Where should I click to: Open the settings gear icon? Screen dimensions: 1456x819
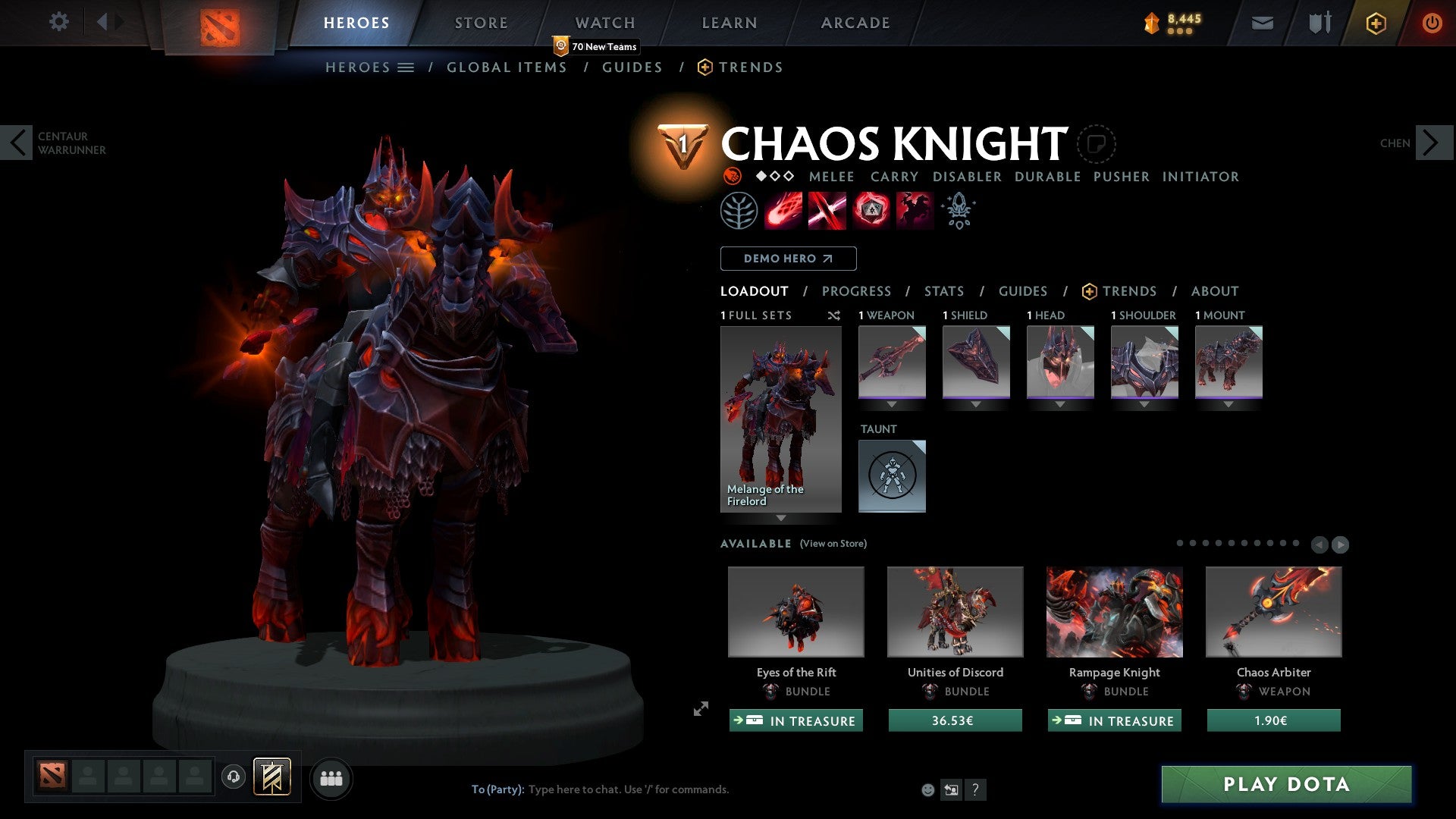[x=58, y=21]
